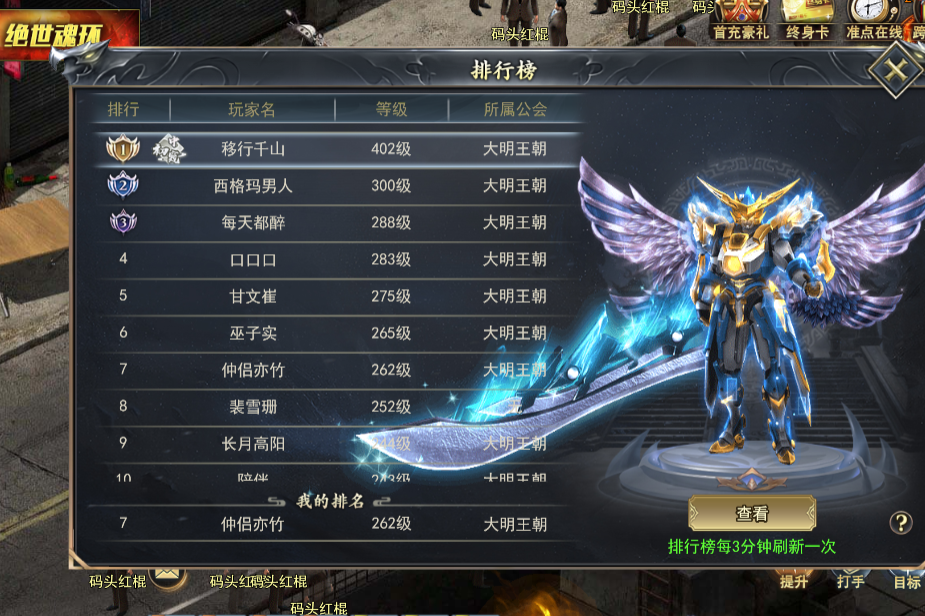The image size is (925, 616).
Task: Pick rank 6 player 巫子实
Action: point(330,333)
